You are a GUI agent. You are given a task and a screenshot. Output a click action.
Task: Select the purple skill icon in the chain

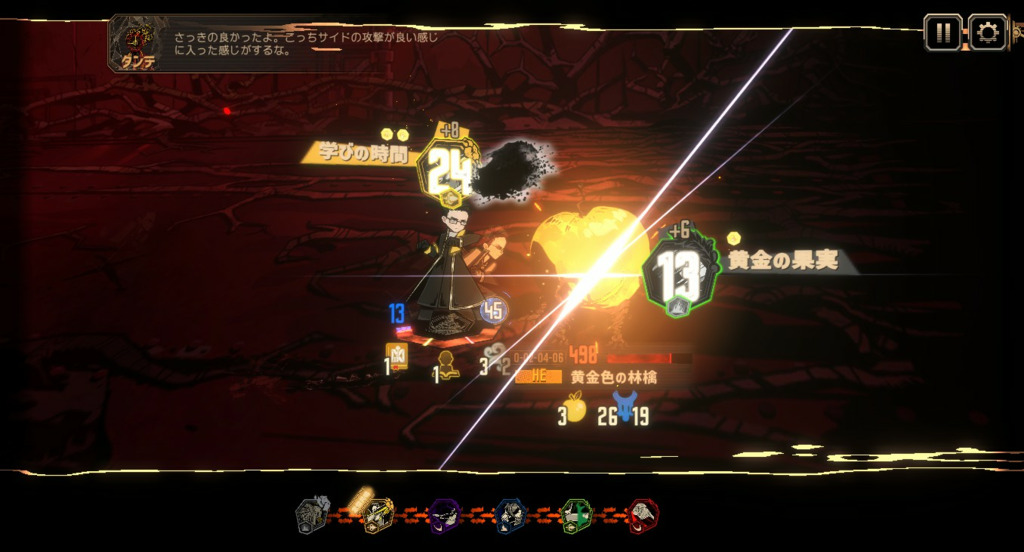444,516
